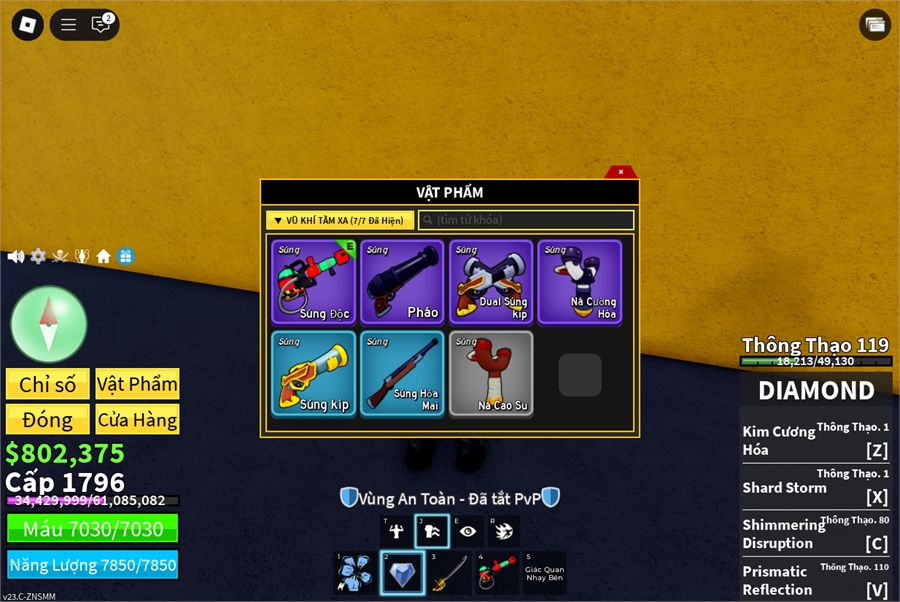The height and width of the screenshot is (602, 900).
Task: Equip the diamond fruit hotbar slot
Action: click(x=402, y=573)
